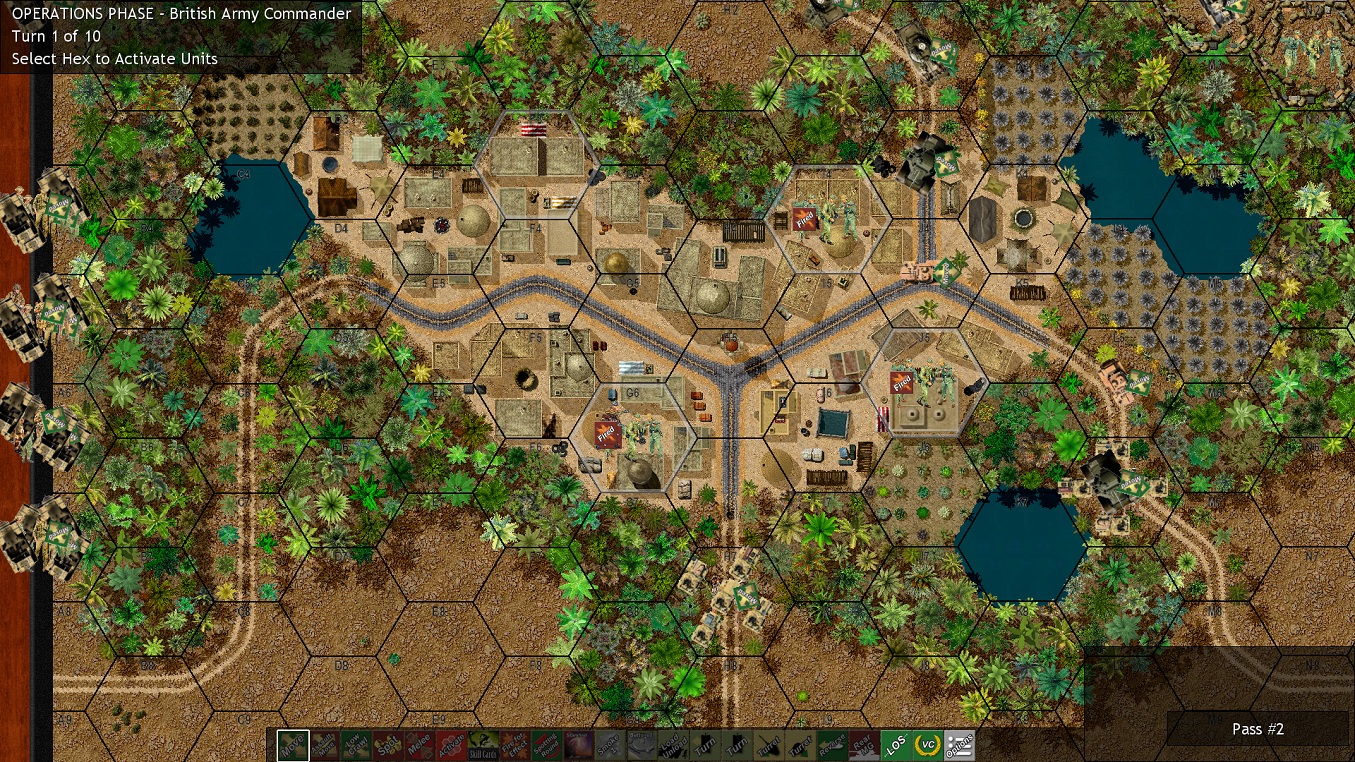Initiate Melee with the Melee icon
The width and height of the screenshot is (1355, 762).
click(419, 746)
